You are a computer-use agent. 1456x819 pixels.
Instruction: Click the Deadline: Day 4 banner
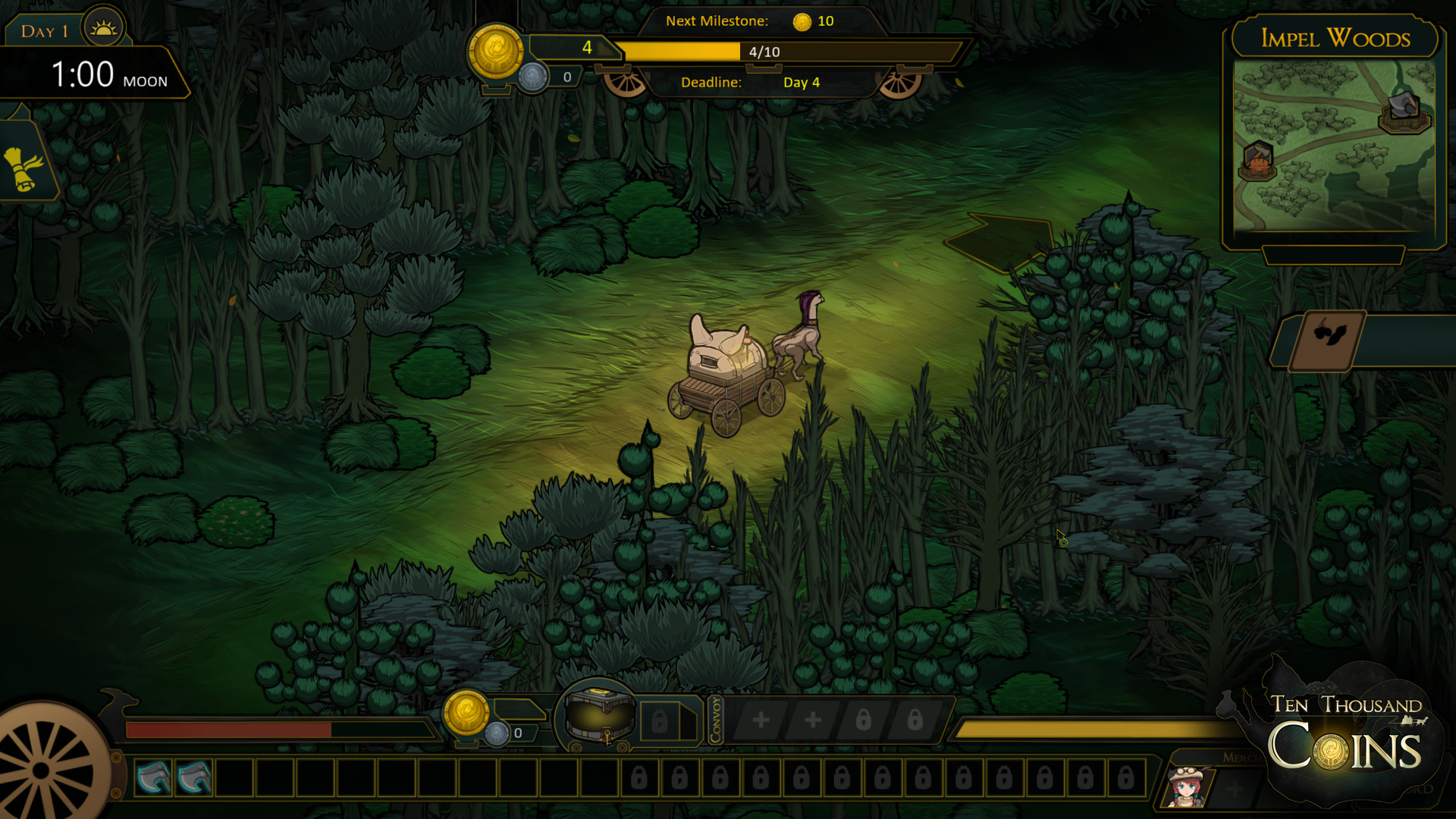(757, 83)
